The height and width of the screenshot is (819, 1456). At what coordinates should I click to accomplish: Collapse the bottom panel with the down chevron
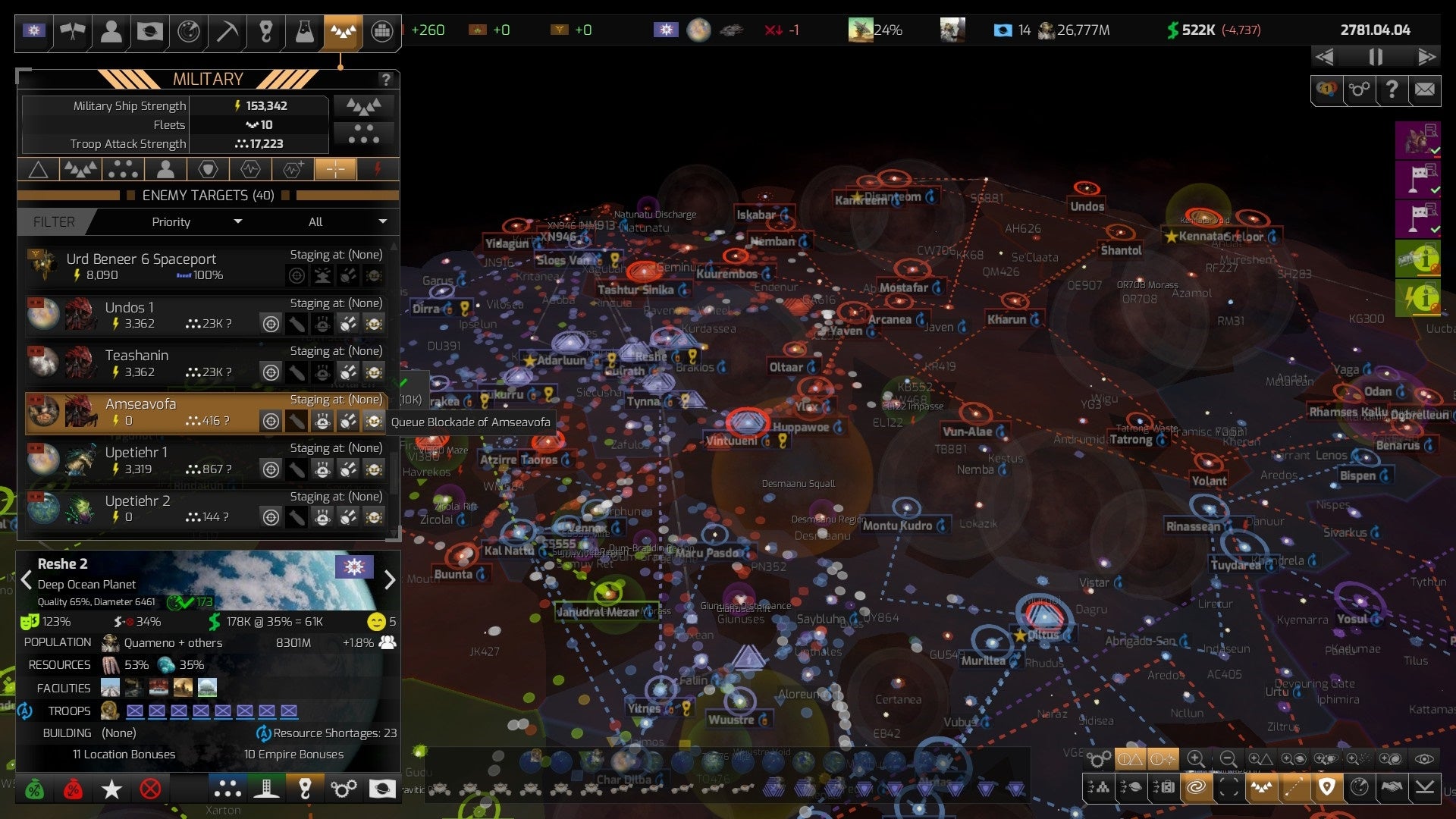(x=1425, y=788)
